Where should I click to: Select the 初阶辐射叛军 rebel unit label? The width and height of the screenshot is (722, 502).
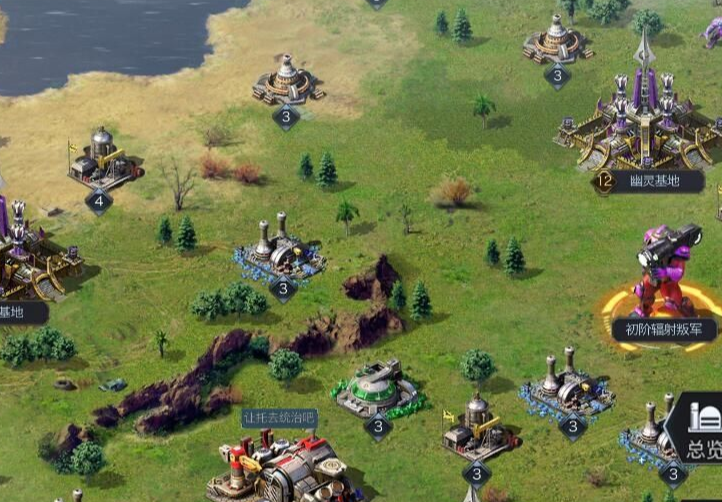pos(663,329)
